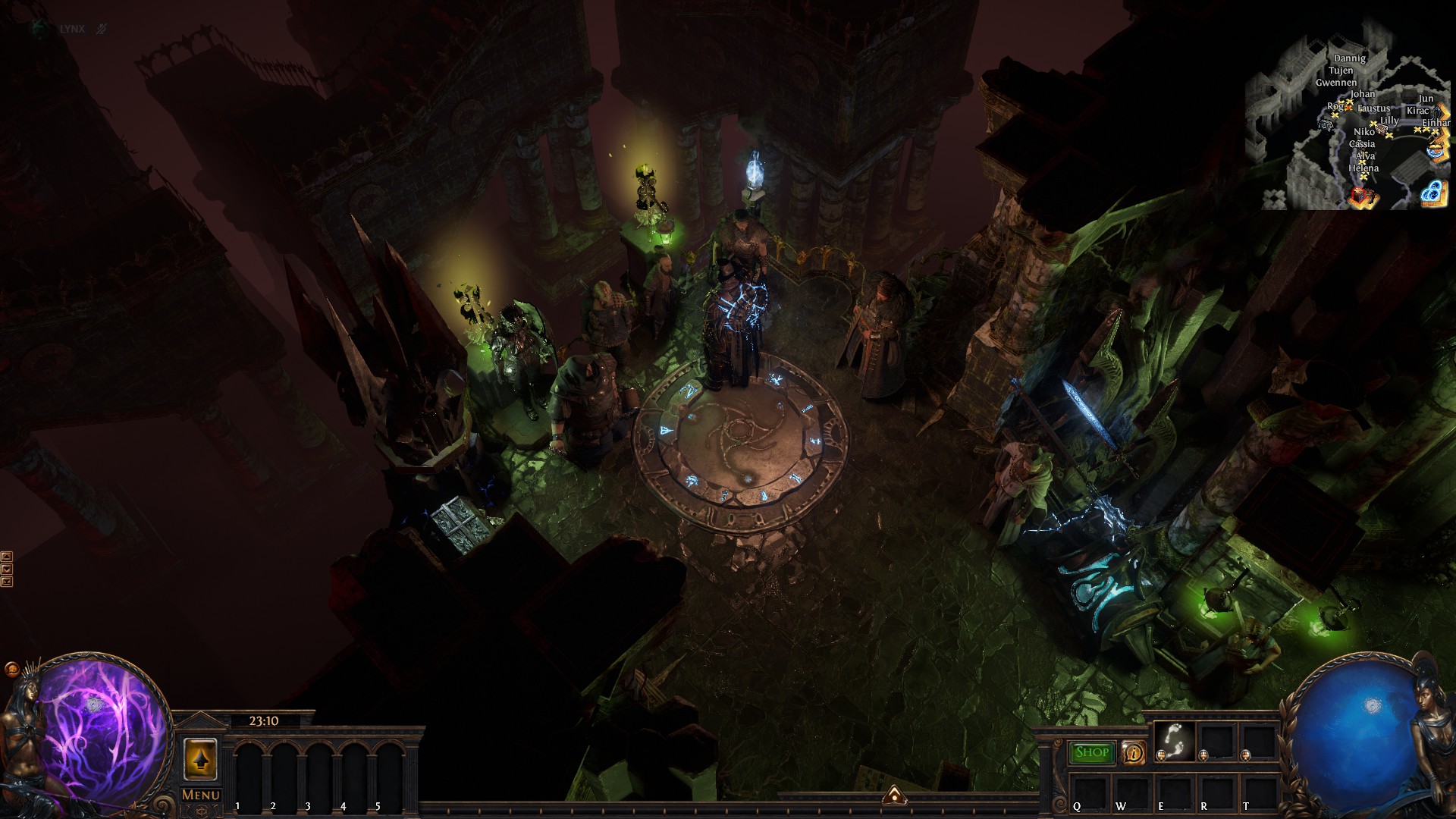Open the orange info speech-bubble icon
The width and height of the screenshot is (1456, 819).
pyautogui.click(x=1134, y=753)
